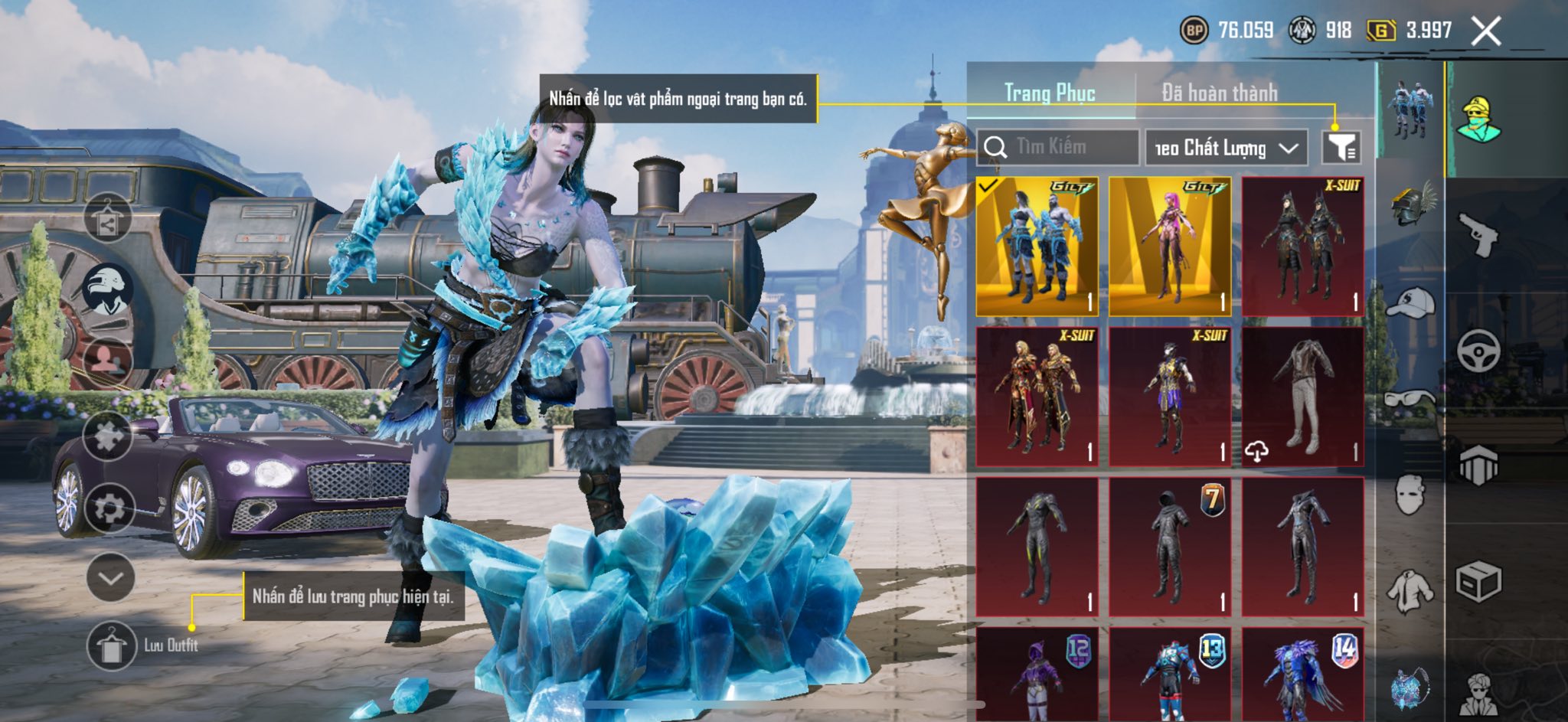Select the golden red X-Suit pair
The image size is (1568, 722).
[x=1037, y=397]
